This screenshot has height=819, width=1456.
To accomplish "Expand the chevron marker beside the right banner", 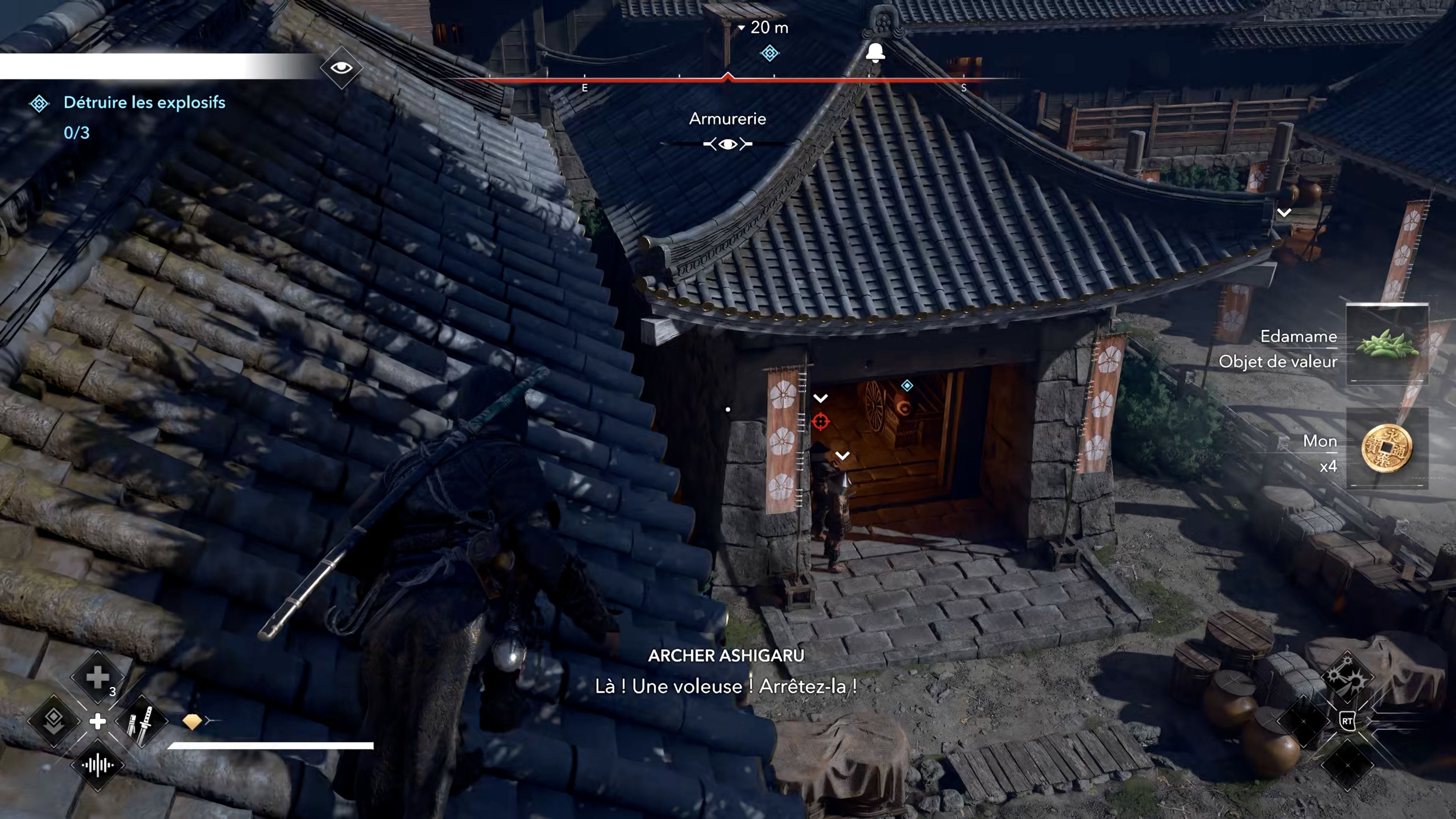I will click(1284, 212).
